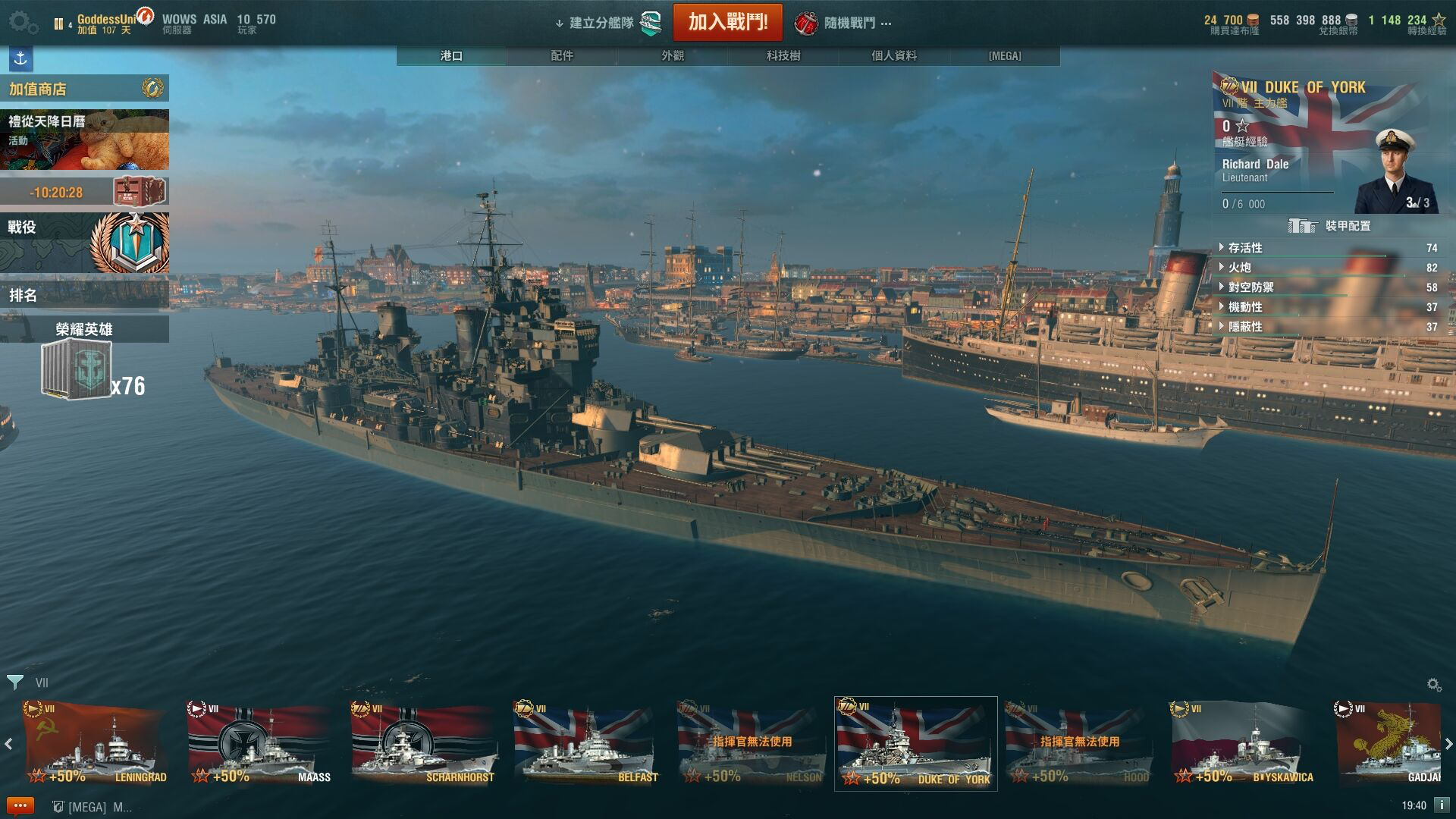View the 科技樹 tech tree tab
The height and width of the screenshot is (819, 1456).
783,55
